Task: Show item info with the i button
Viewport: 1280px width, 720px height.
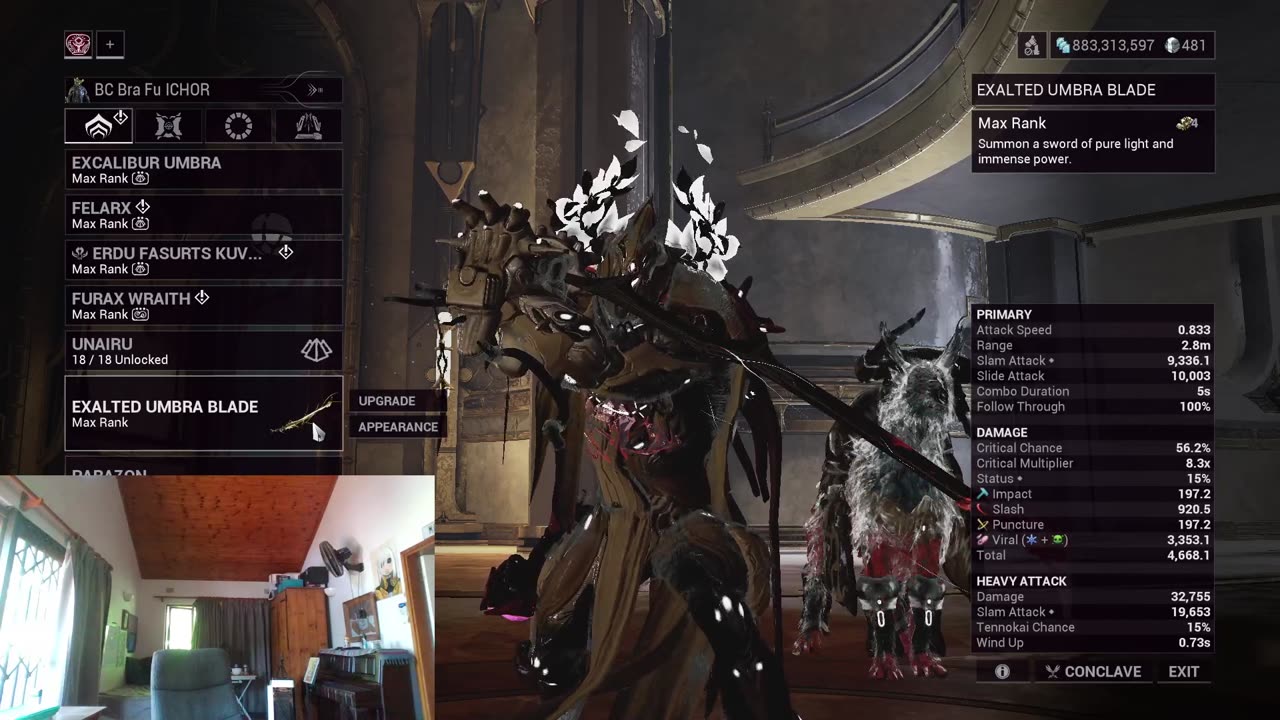Action: tap(1002, 672)
